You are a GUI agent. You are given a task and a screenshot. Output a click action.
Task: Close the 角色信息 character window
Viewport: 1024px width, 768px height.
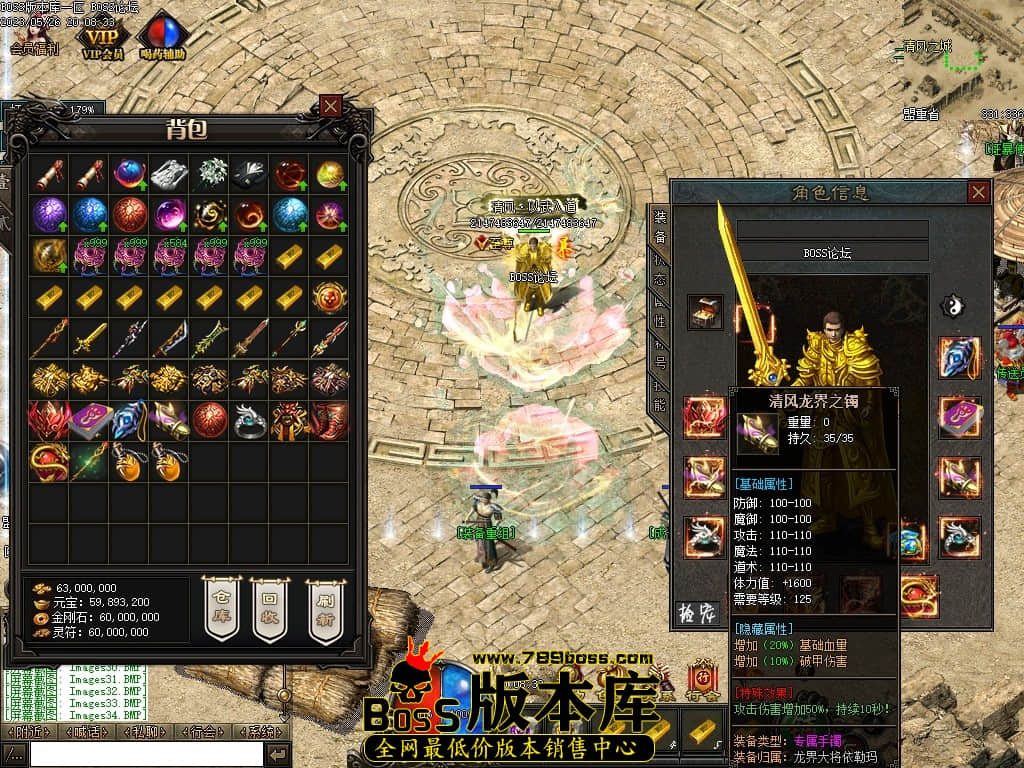tap(978, 192)
